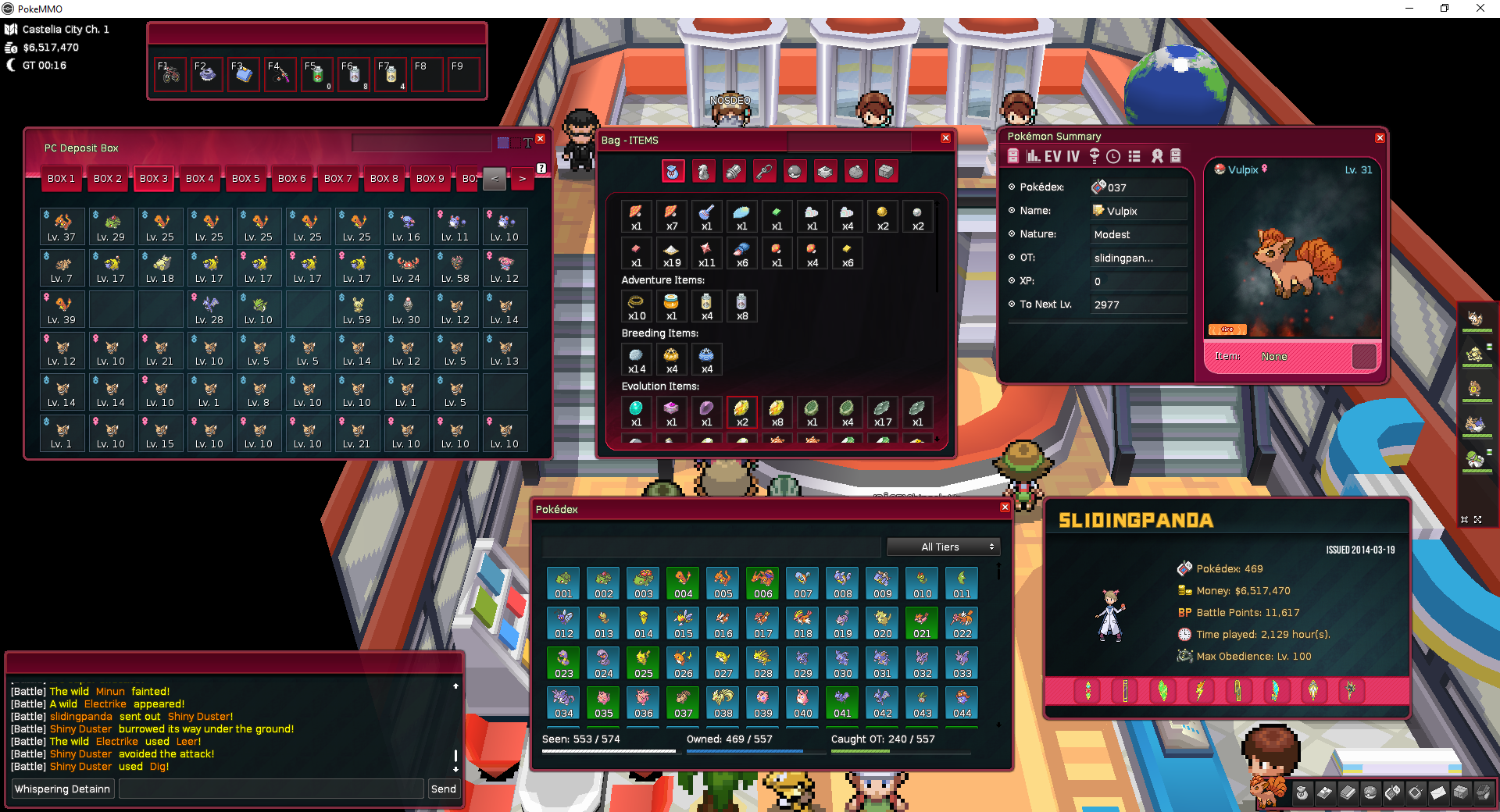Image resolution: width=1500 pixels, height=812 pixels.
Task: Close the Bag ITEMS window
Action: click(x=945, y=138)
